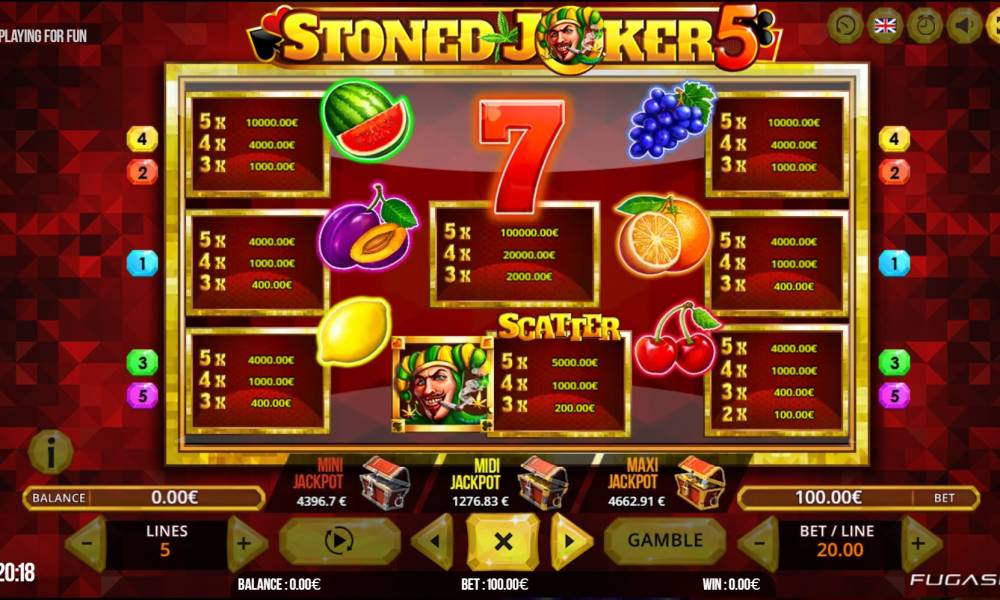Lower the bet per line

[x=758, y=543]
